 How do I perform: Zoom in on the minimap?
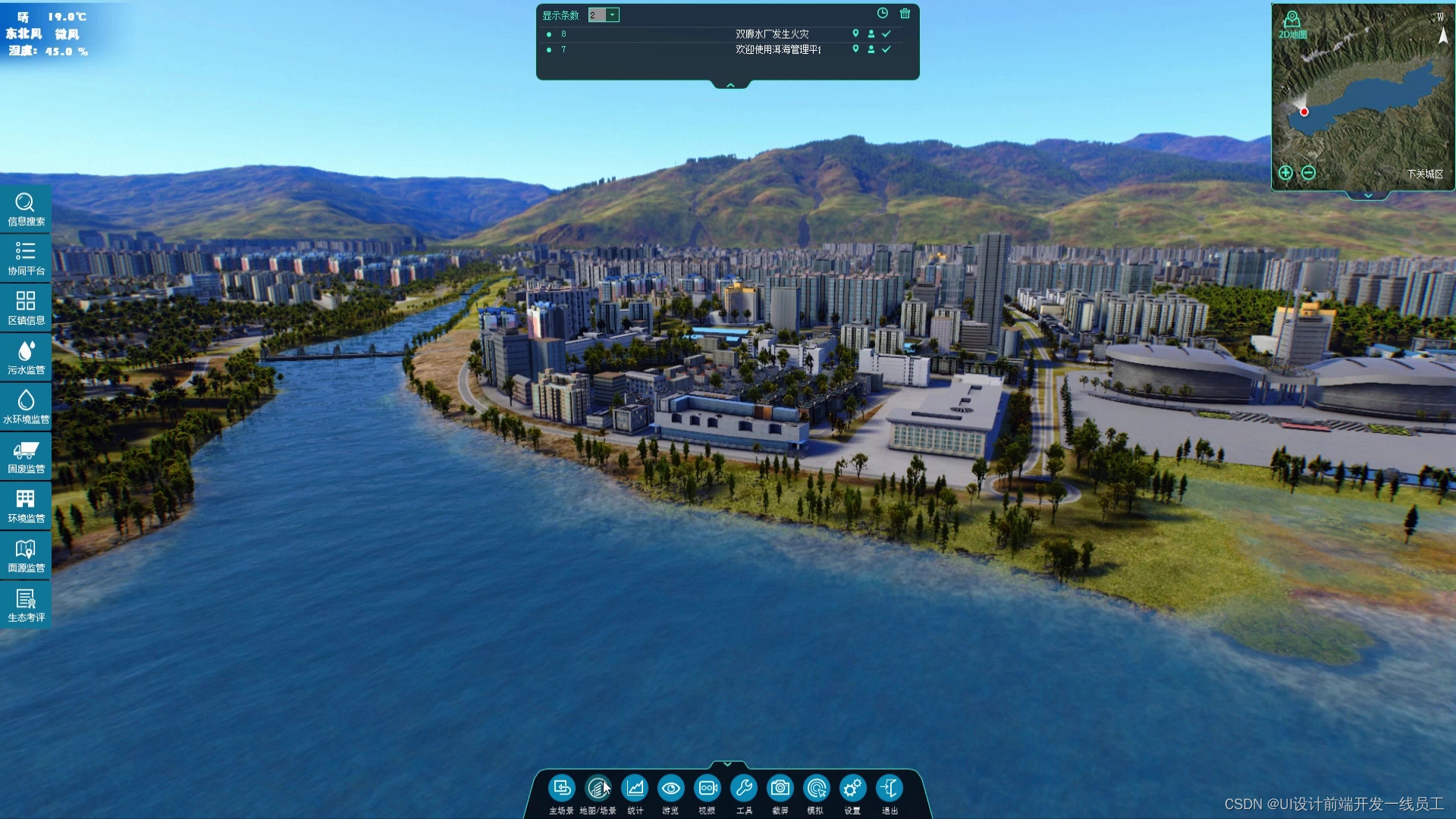[1285, 173]
